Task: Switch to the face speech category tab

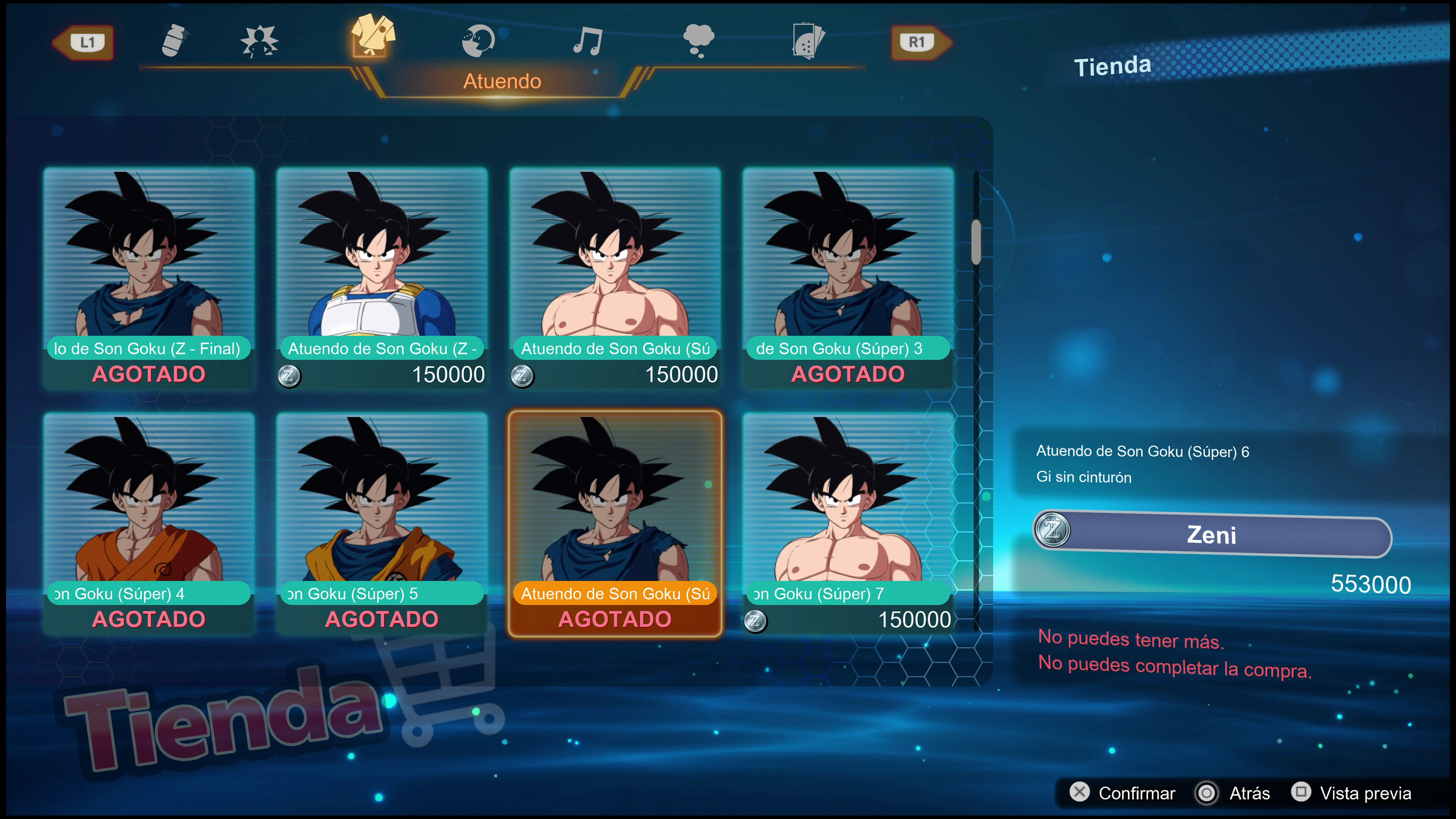Action: click(x=478, y=41)
